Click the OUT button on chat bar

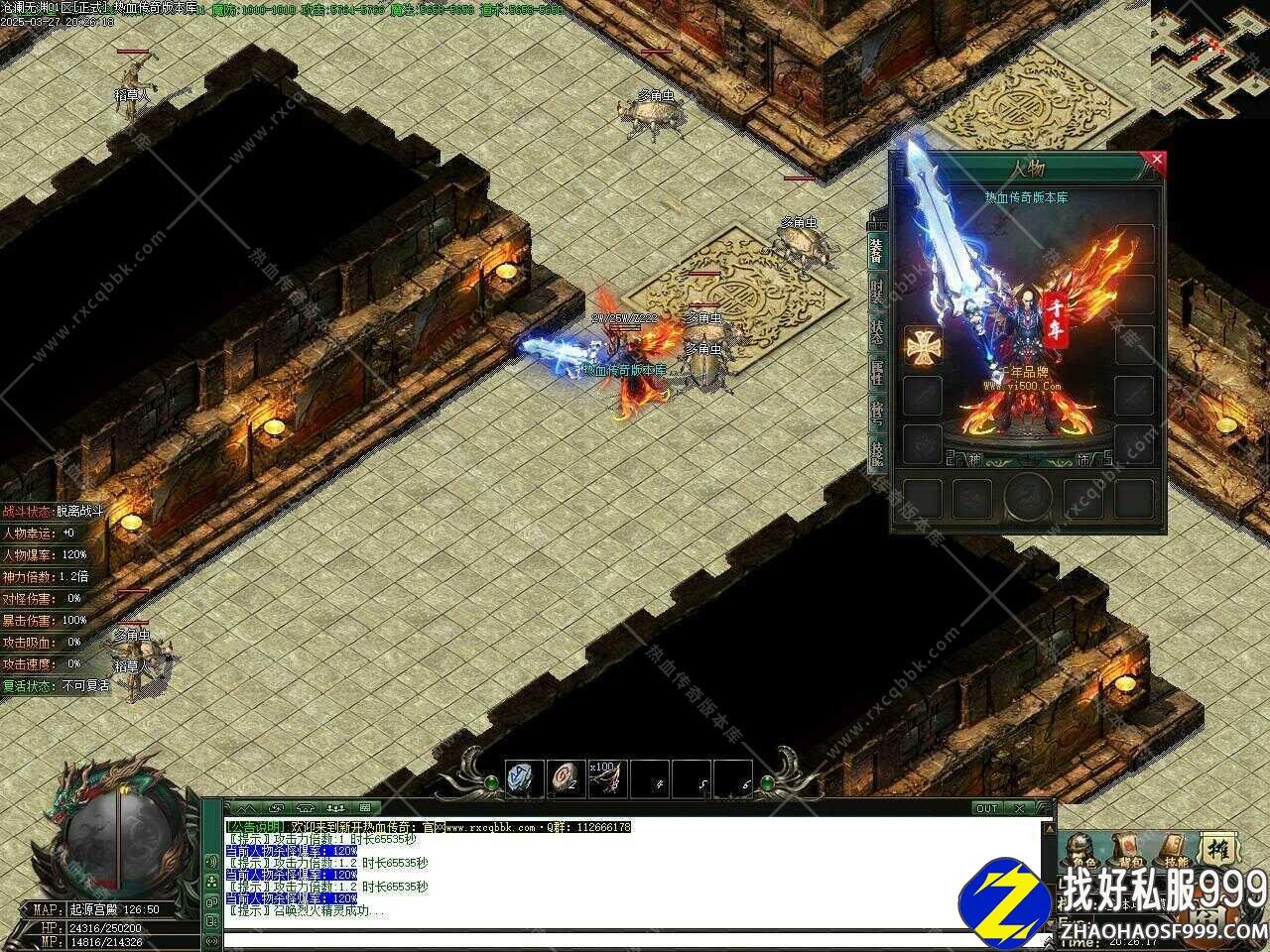coord(986,808)
